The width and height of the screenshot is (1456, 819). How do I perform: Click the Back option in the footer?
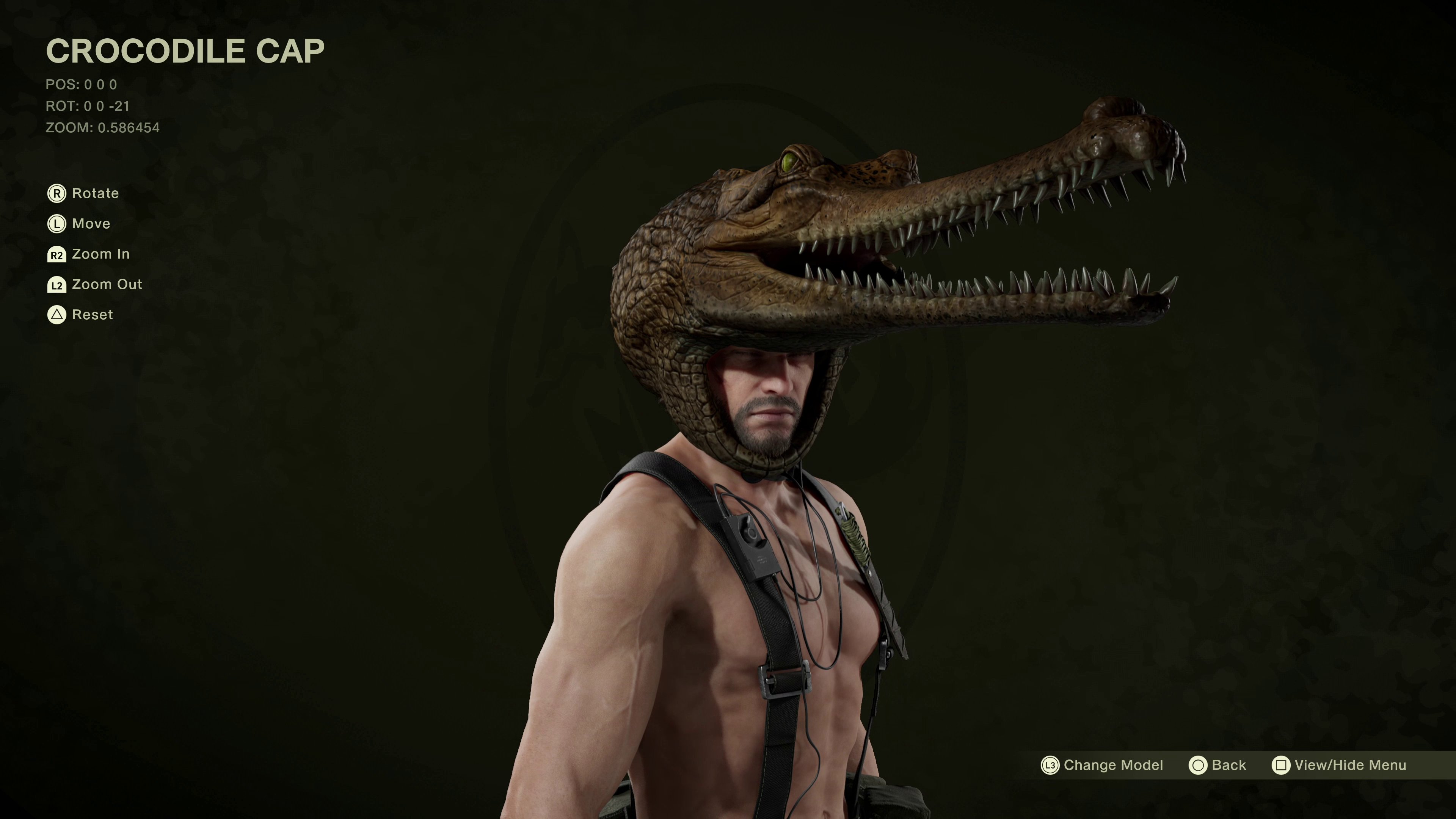[1218, 765]
